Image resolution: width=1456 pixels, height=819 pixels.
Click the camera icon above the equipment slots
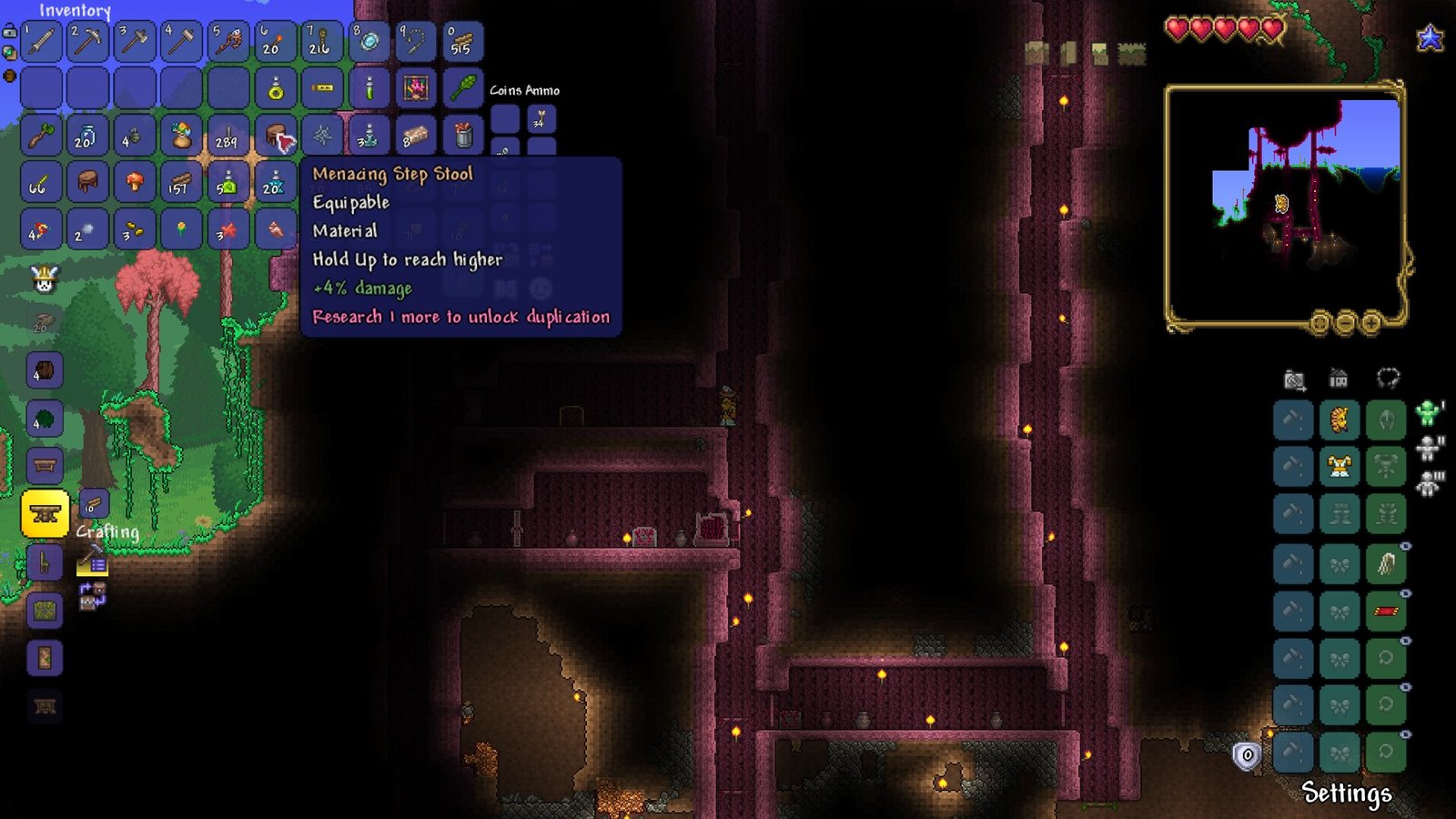tap(1293, 379)
